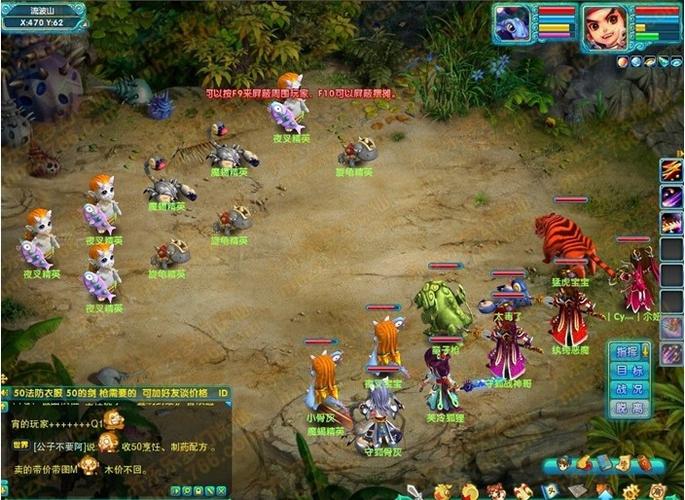Viewport: 685px width, 500px height.
Task: Leave battle with the 脱离 button
Action: (x=628, y=408)
